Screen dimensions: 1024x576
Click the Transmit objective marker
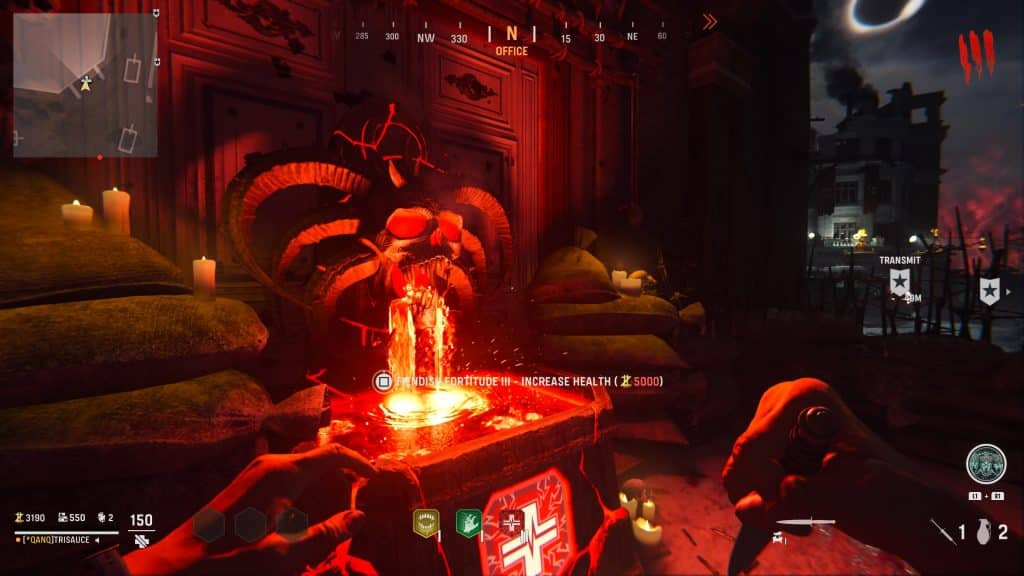pos(899,282)
